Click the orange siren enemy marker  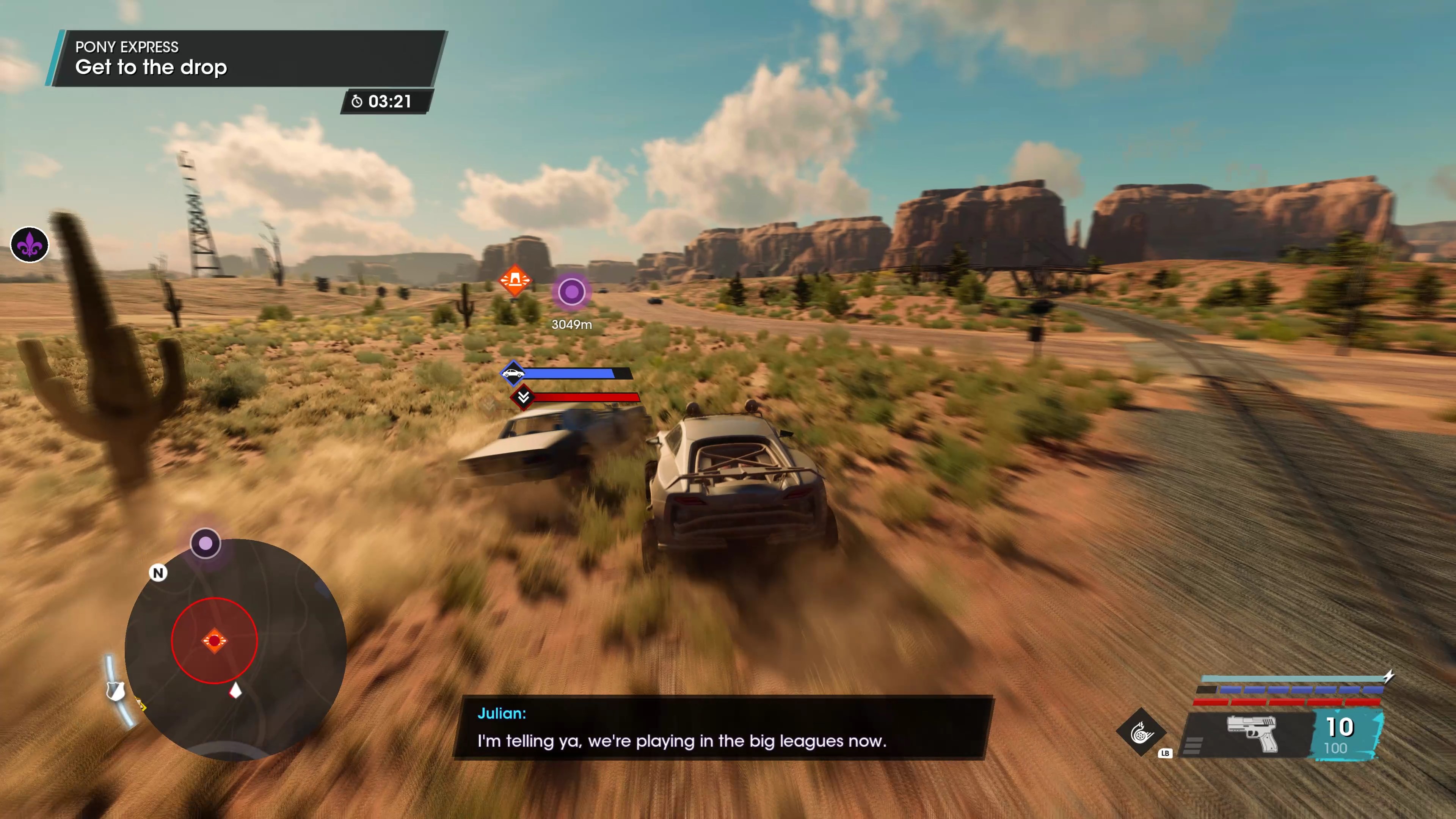tap(515, 280)
